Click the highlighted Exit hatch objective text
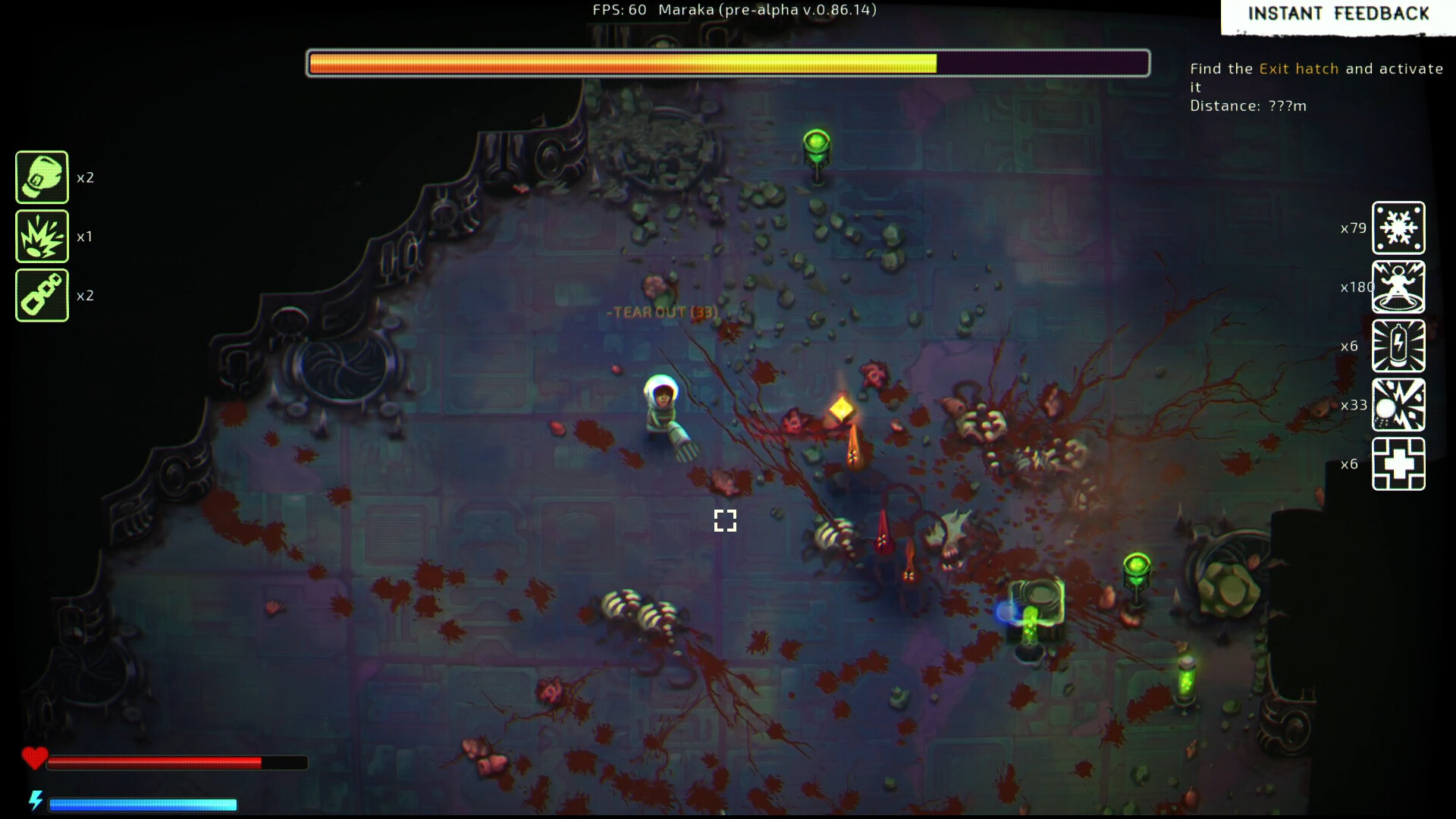Viewport: 1456px width, 819px height. pyautogui.click(x=1298, y=68)
